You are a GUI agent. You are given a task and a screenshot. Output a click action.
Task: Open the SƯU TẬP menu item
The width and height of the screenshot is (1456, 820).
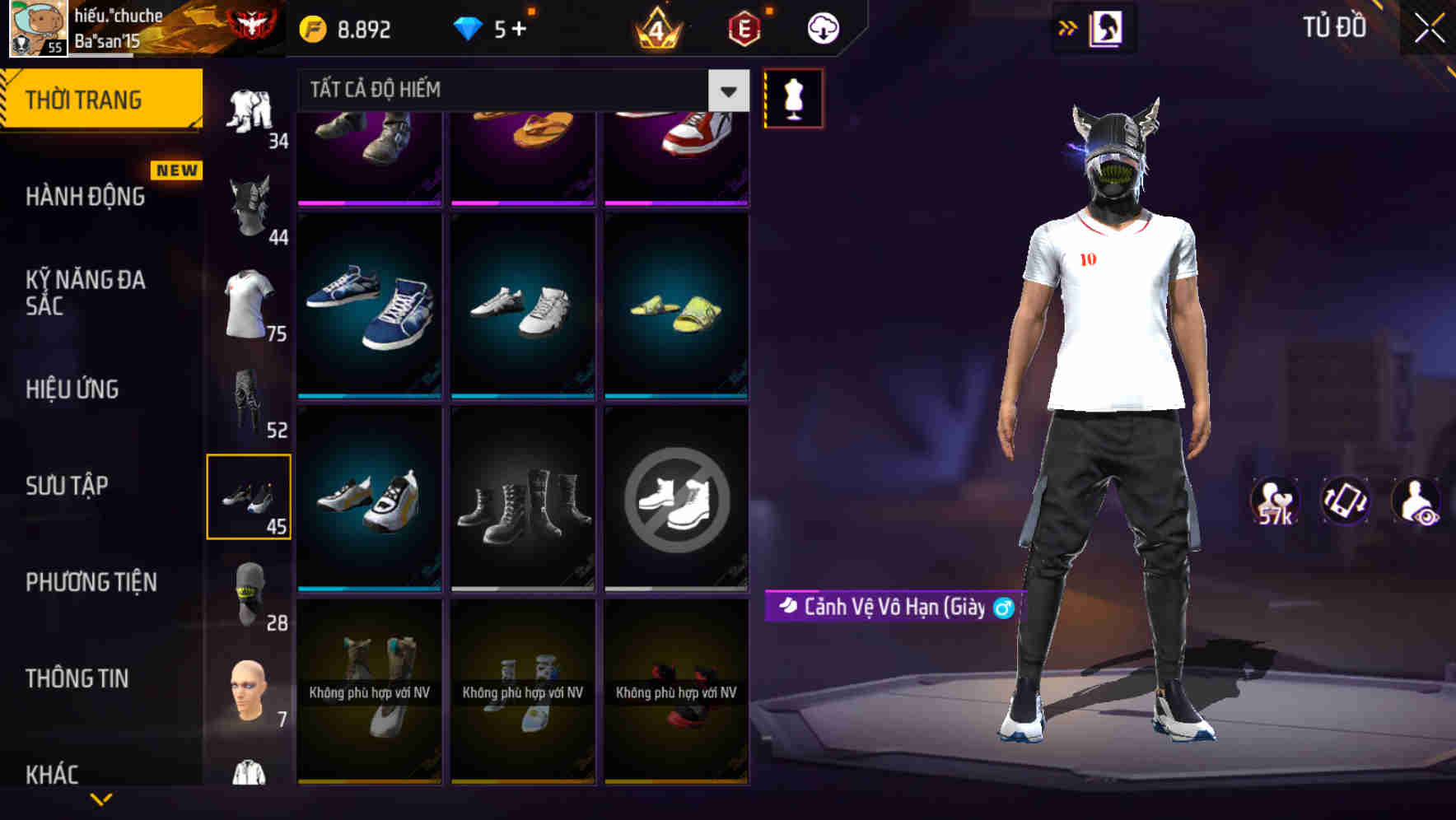(68, 486)
